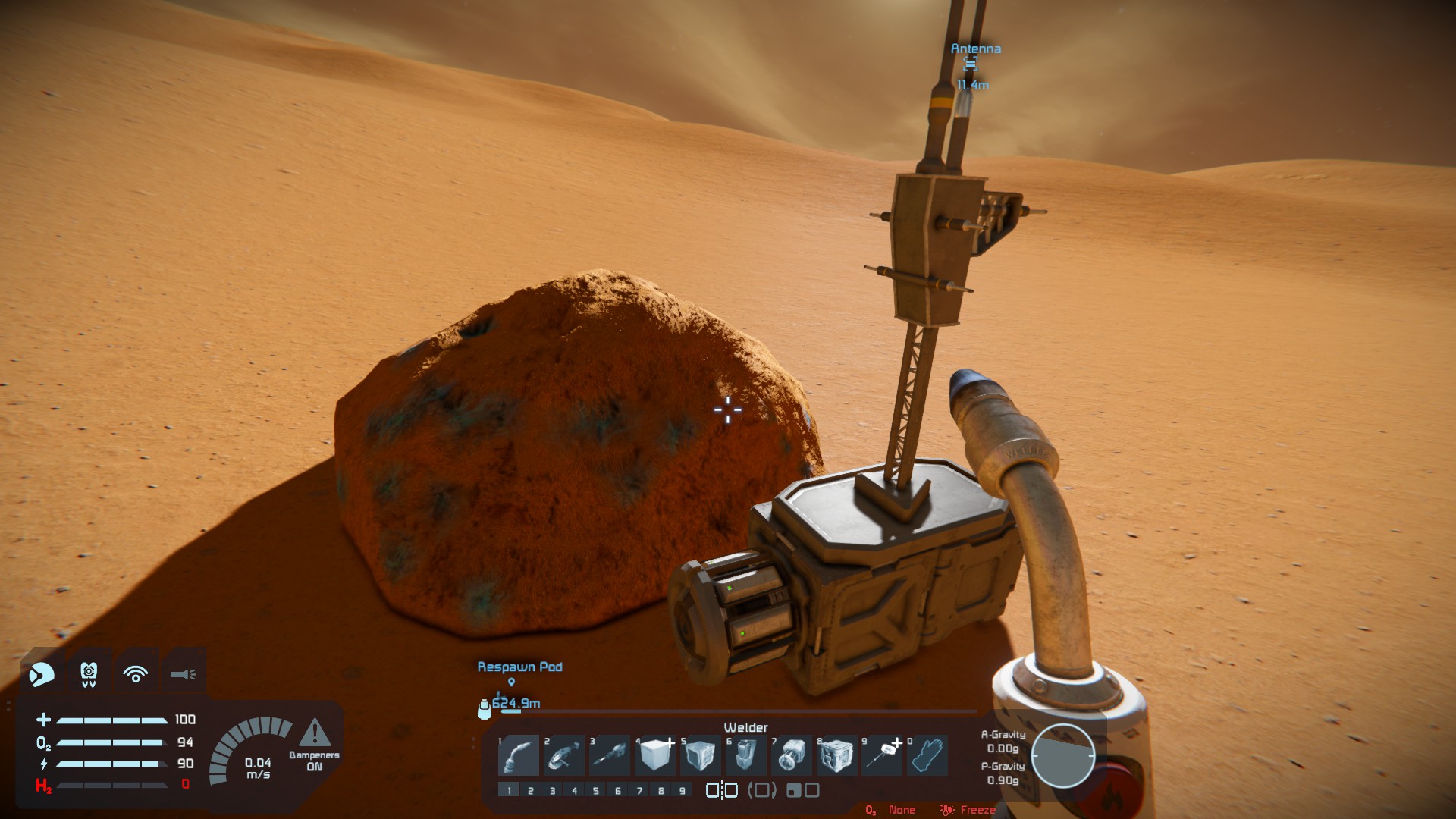Screen dimensions: 1456x819
Task: Select the crate-like block in slot 8
Action: click(836, 755)
